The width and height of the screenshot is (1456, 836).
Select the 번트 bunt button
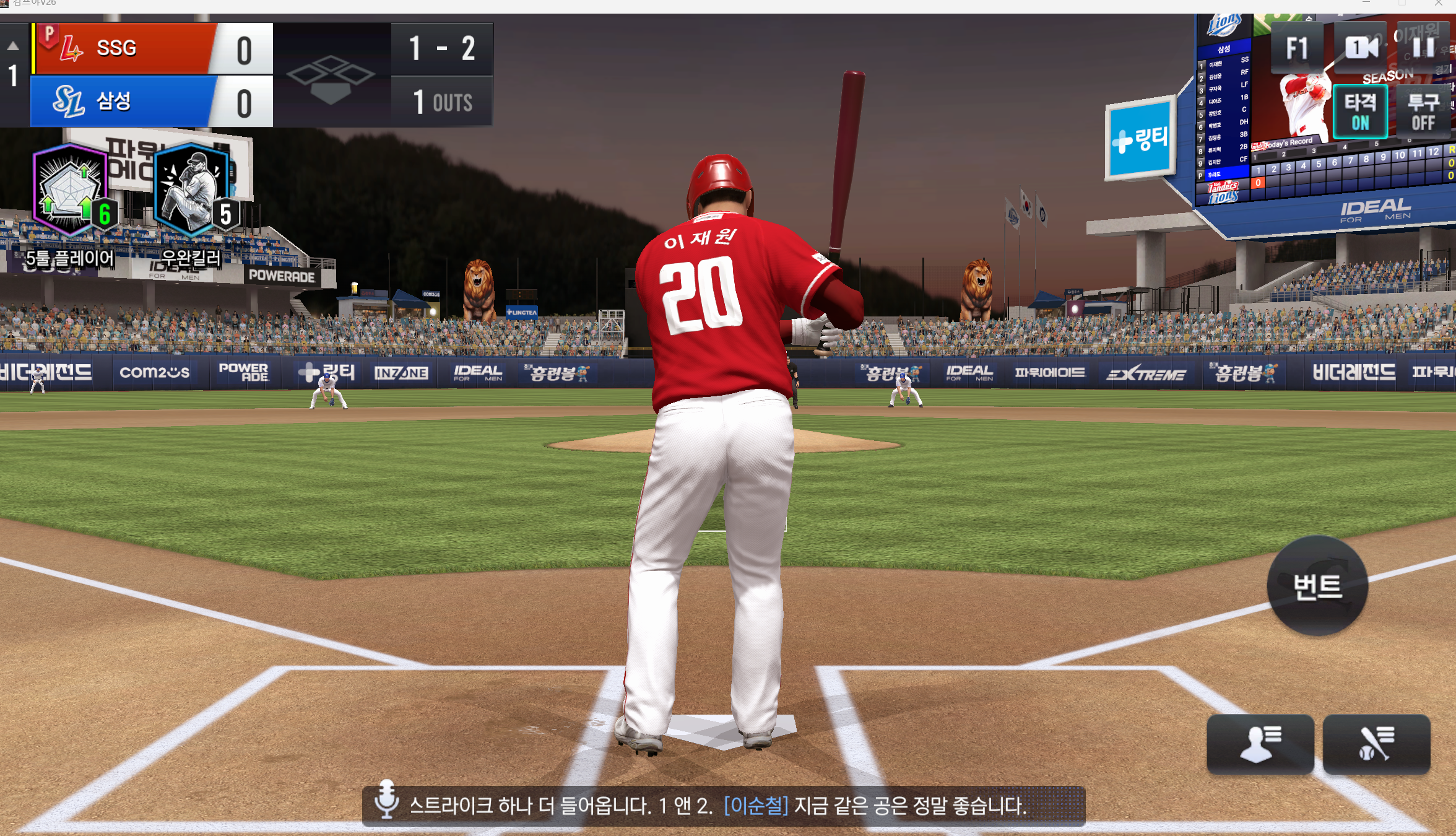(1317, 586)
